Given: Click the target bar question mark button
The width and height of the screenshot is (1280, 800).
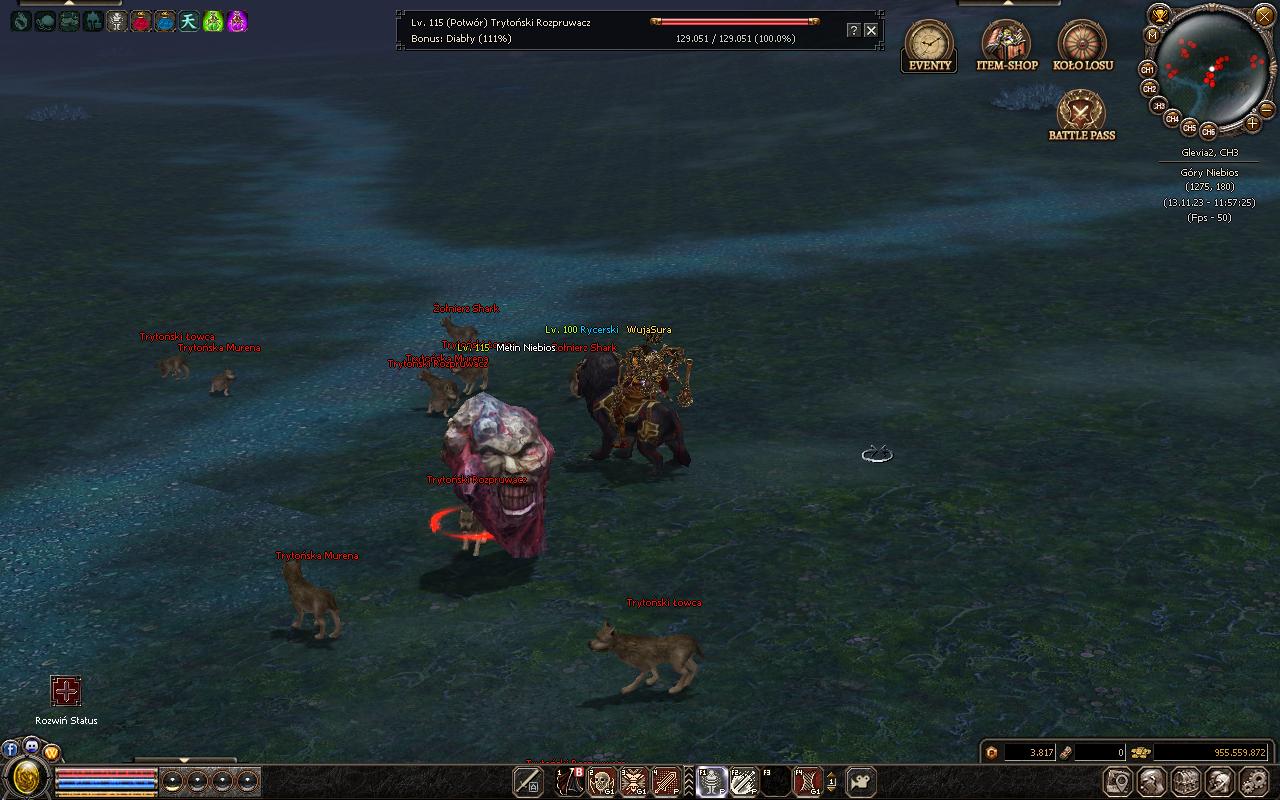Looking at the screenshot, I should click(853, 30).
